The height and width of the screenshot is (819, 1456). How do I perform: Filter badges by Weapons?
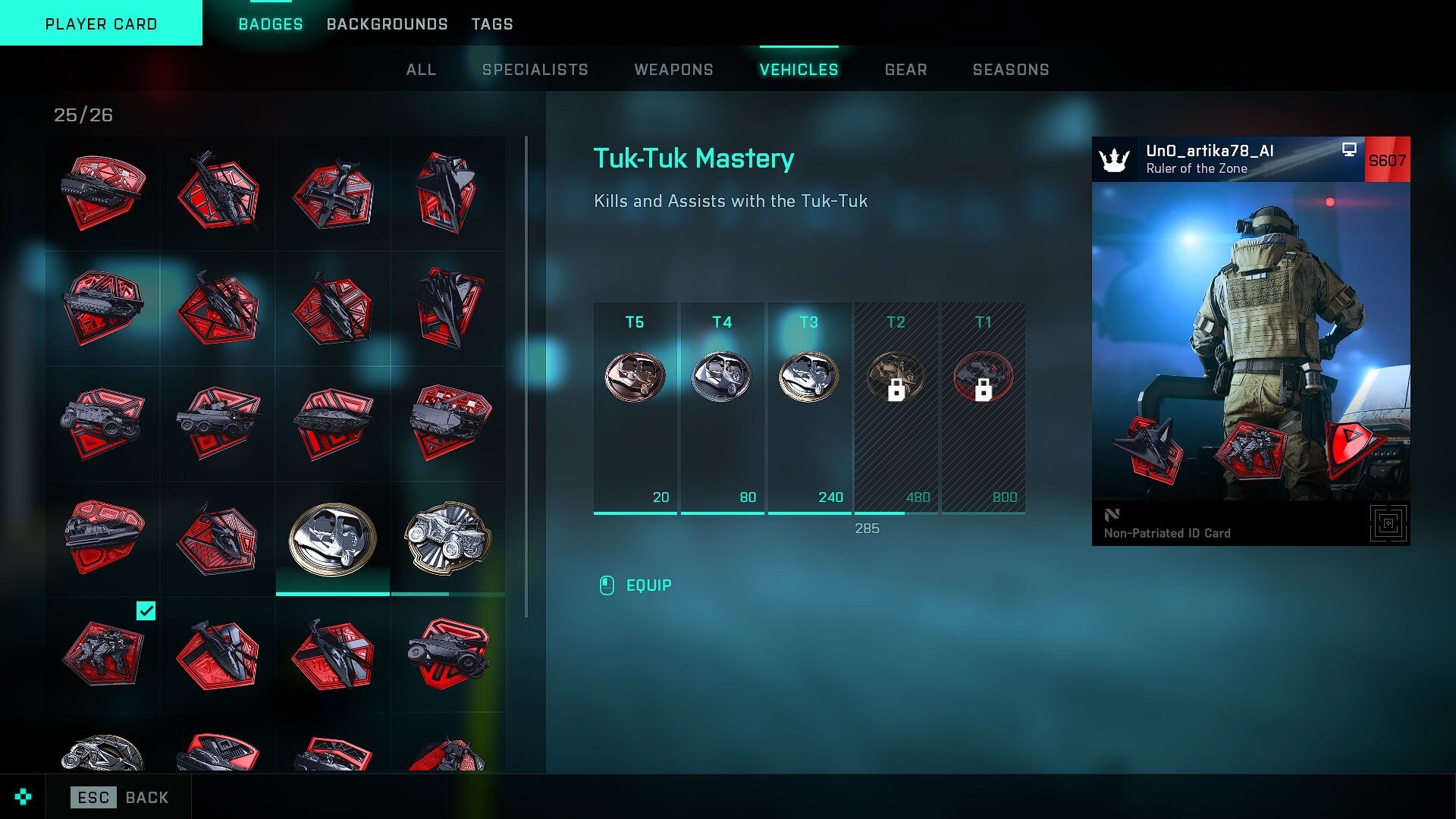[x=673, y=70]
